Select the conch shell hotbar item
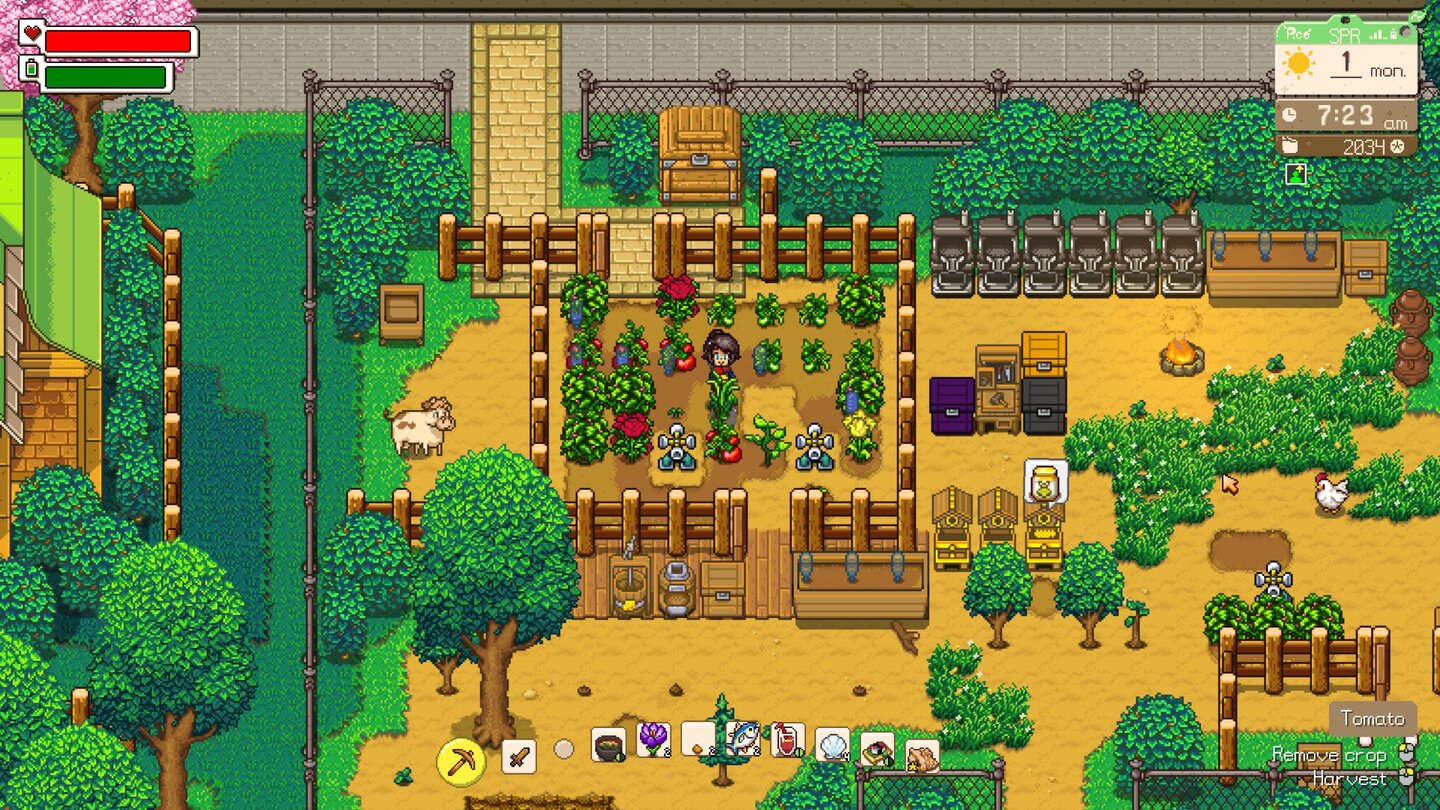The width and height of the screenshot is (1440, 810). point(919,757)
